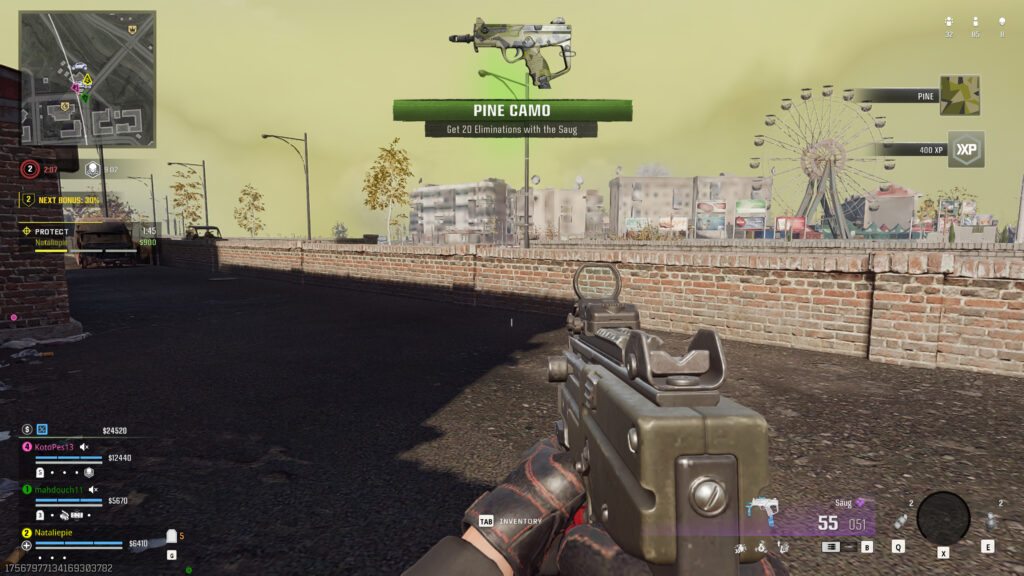Image resolution: width=1024 pixels, height=576 pixels.
Task: Click the Pine camo swatch reward
Action: 959,96
